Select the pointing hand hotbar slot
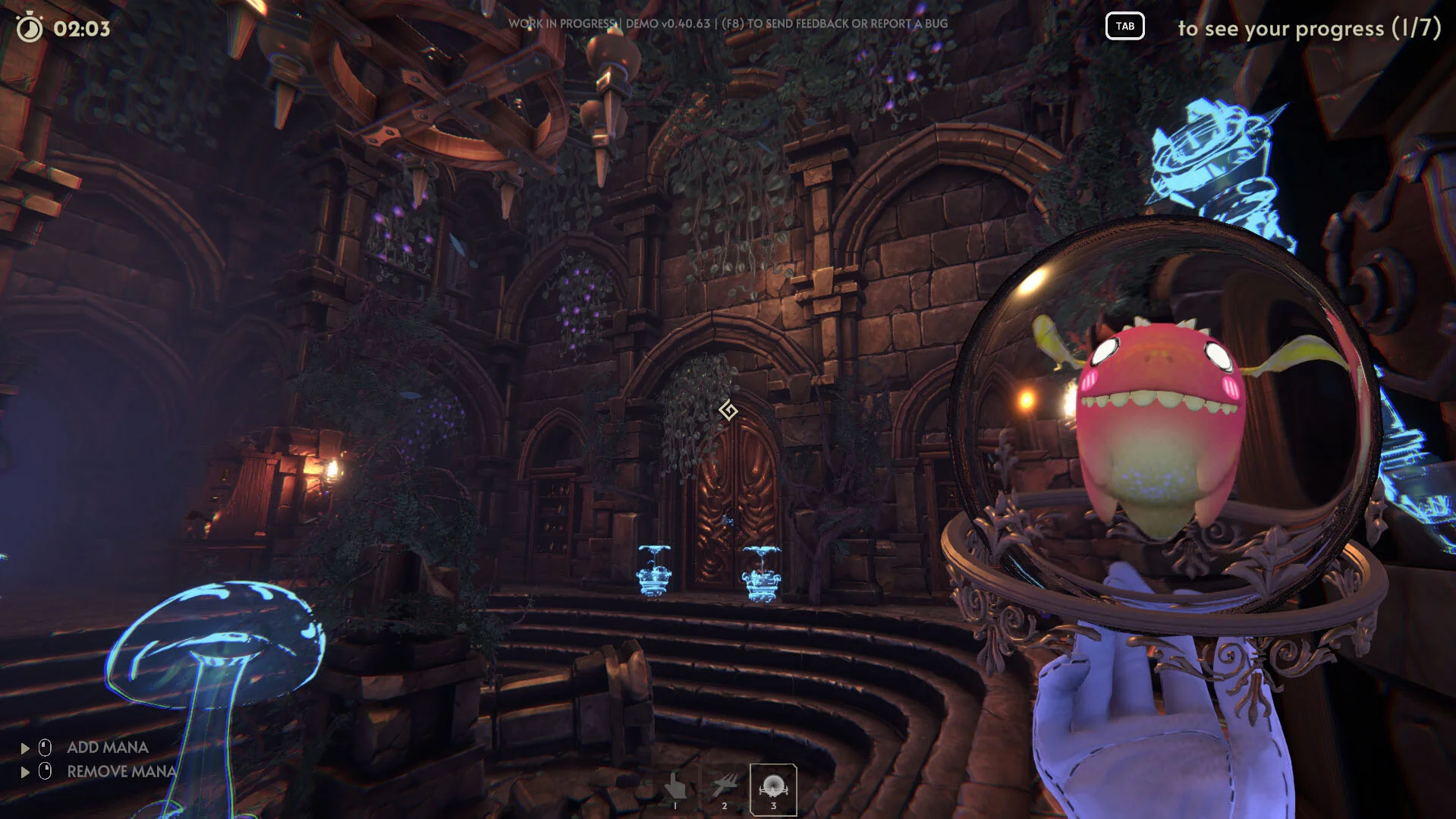This screenshot has width=1456, height=819. pyautogui.click(x=675, y=789)
